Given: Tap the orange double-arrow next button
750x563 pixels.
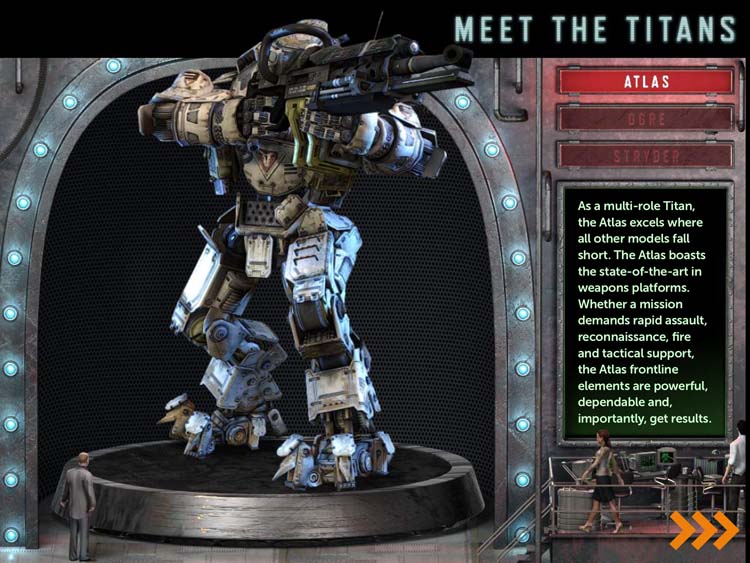Looking at the screenshot, I should point(704,530).
